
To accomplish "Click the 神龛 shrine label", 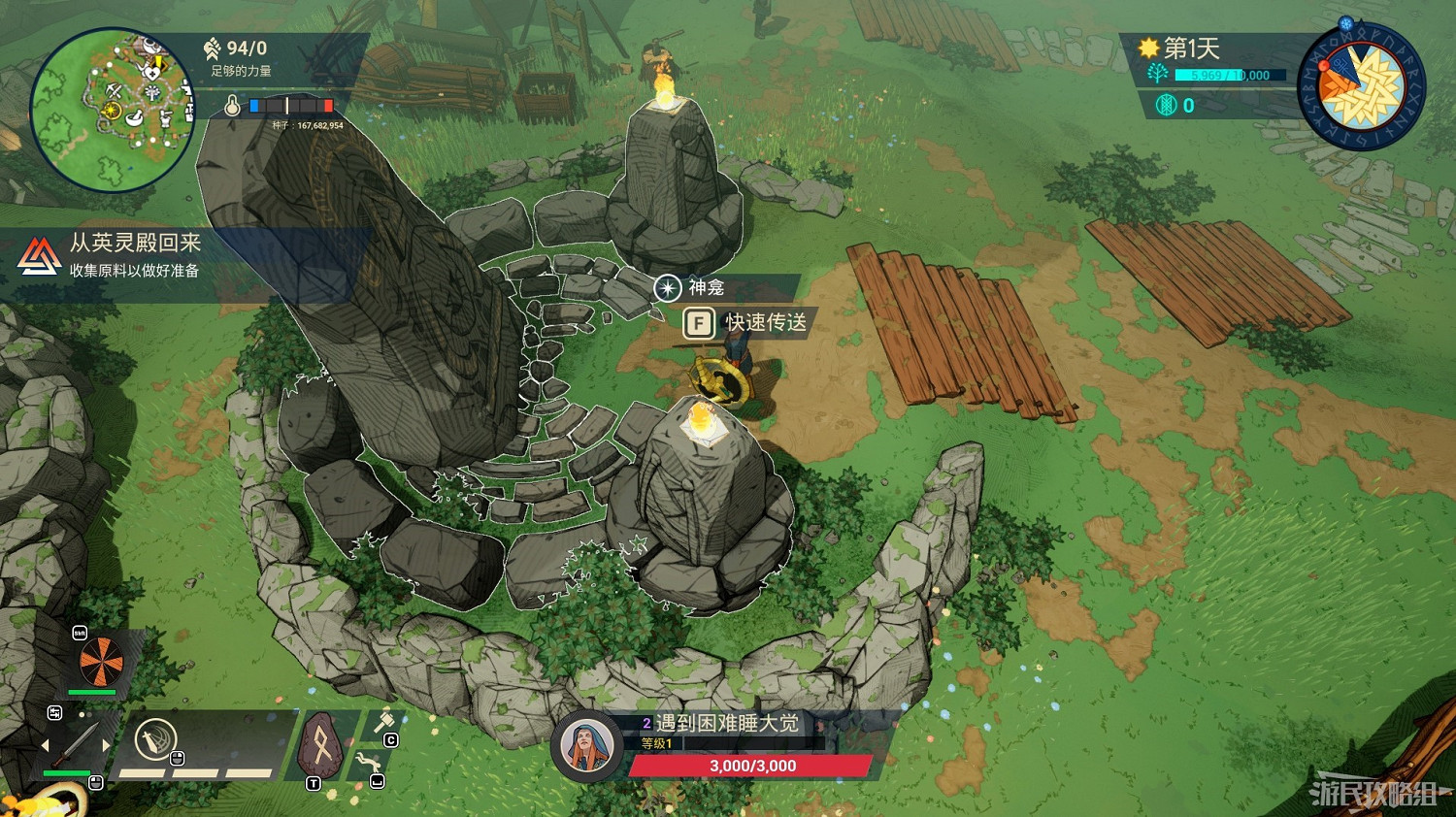I will pos(706,288).
